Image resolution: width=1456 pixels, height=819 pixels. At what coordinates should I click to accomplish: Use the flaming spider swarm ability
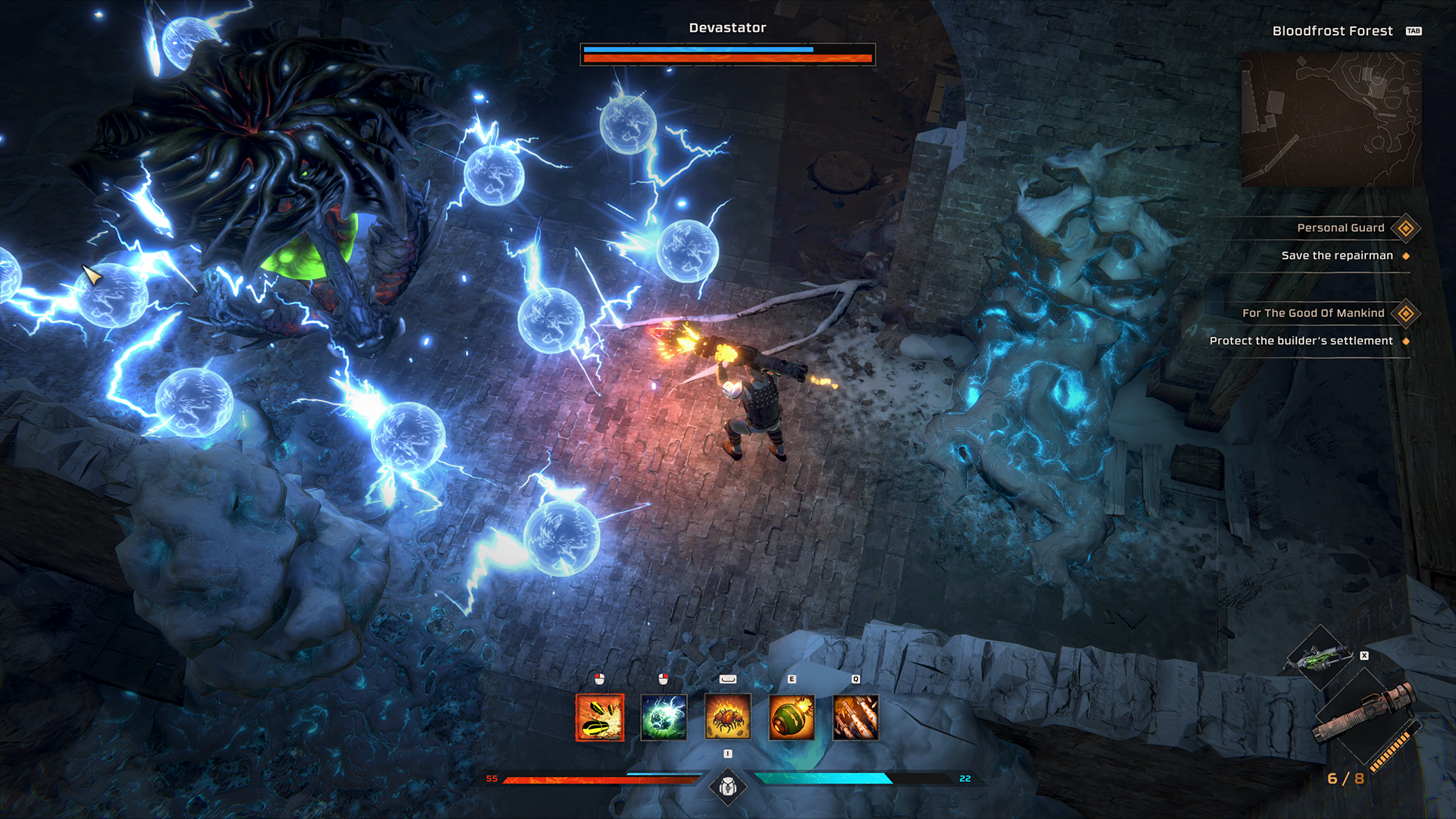tap(728, 717)
